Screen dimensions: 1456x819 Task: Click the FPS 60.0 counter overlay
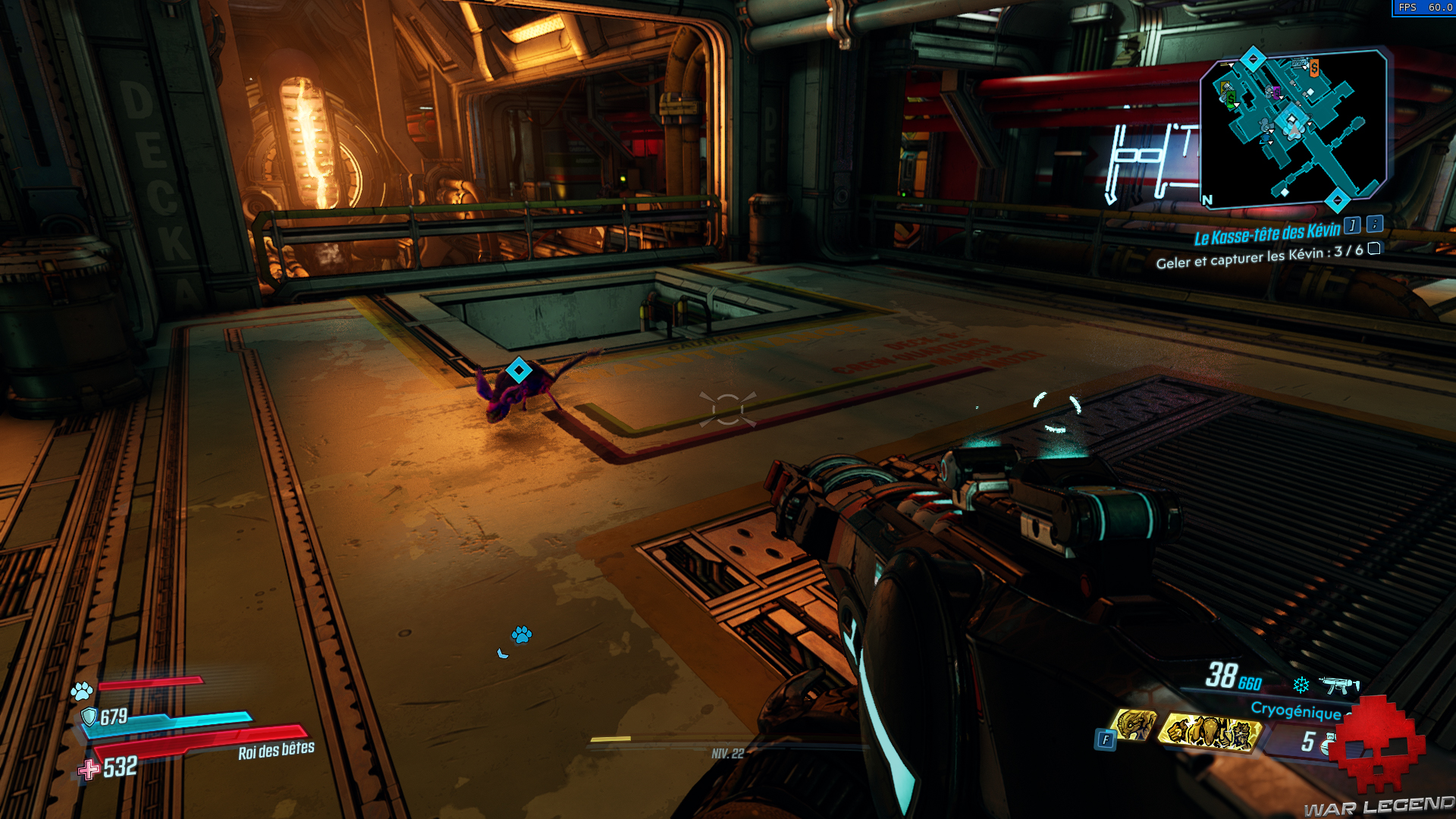coord(1426,9)
